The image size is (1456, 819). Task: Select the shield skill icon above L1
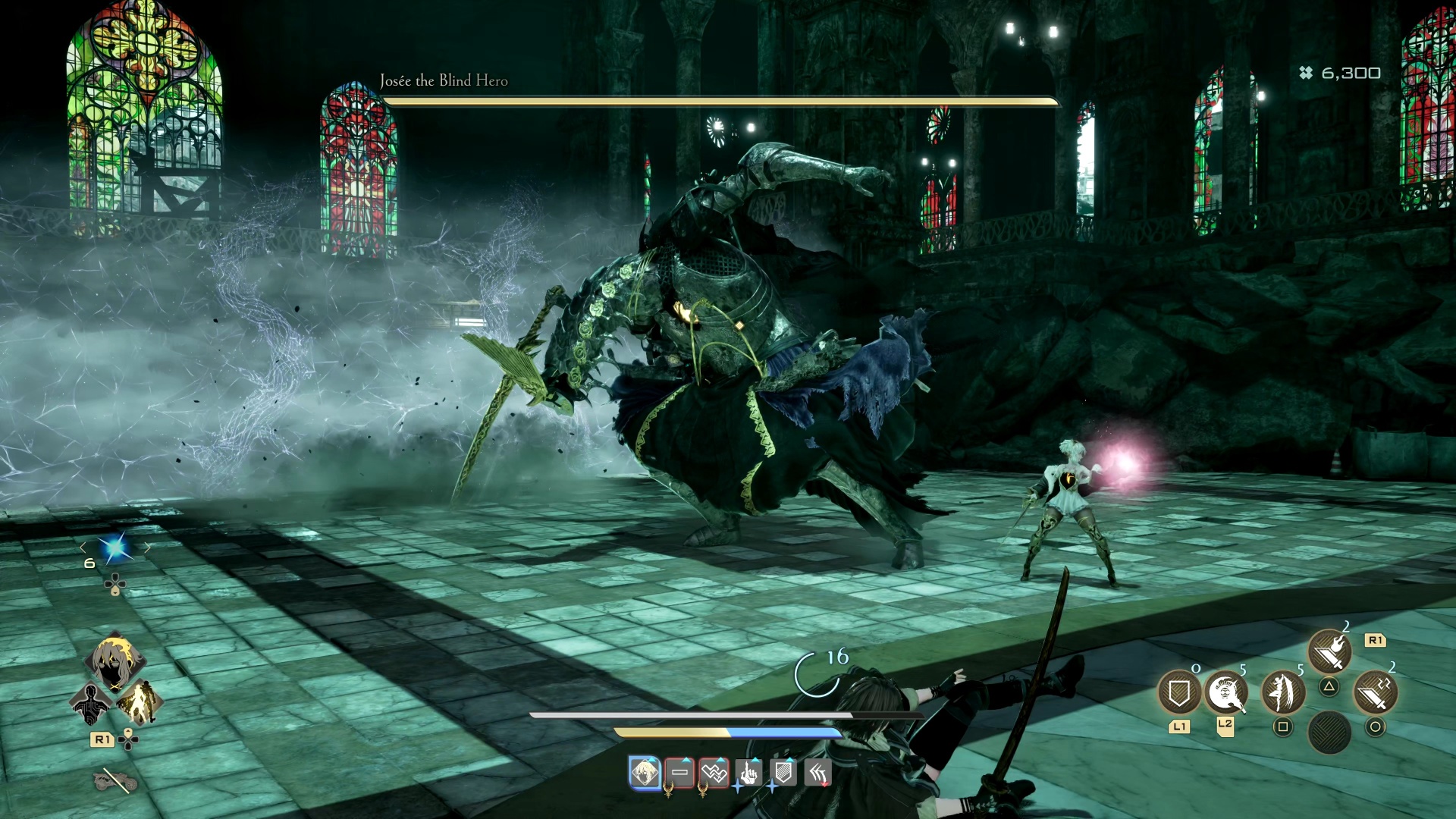1181,692
